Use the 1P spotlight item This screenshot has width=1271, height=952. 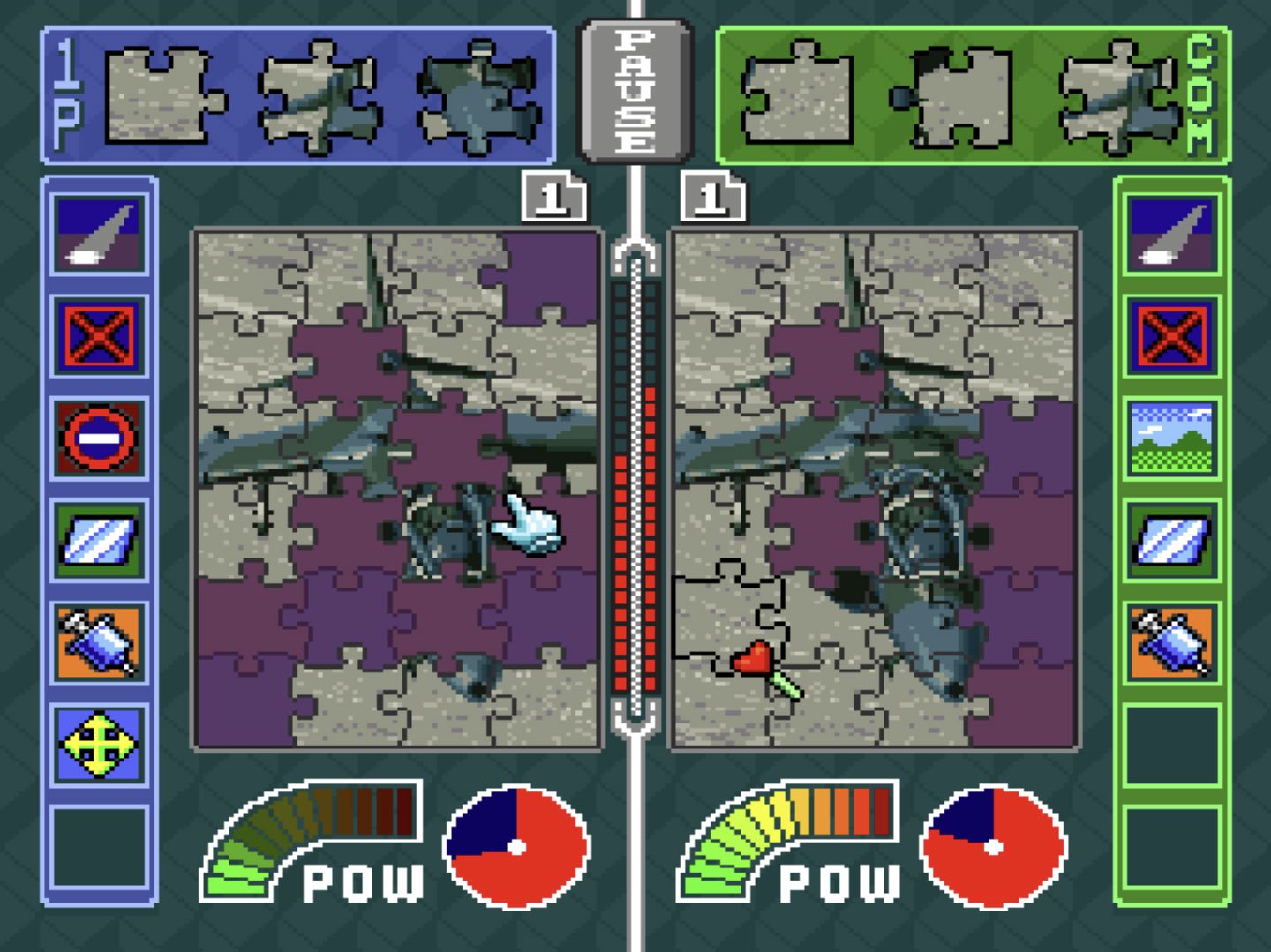click(x=99, y=233)
